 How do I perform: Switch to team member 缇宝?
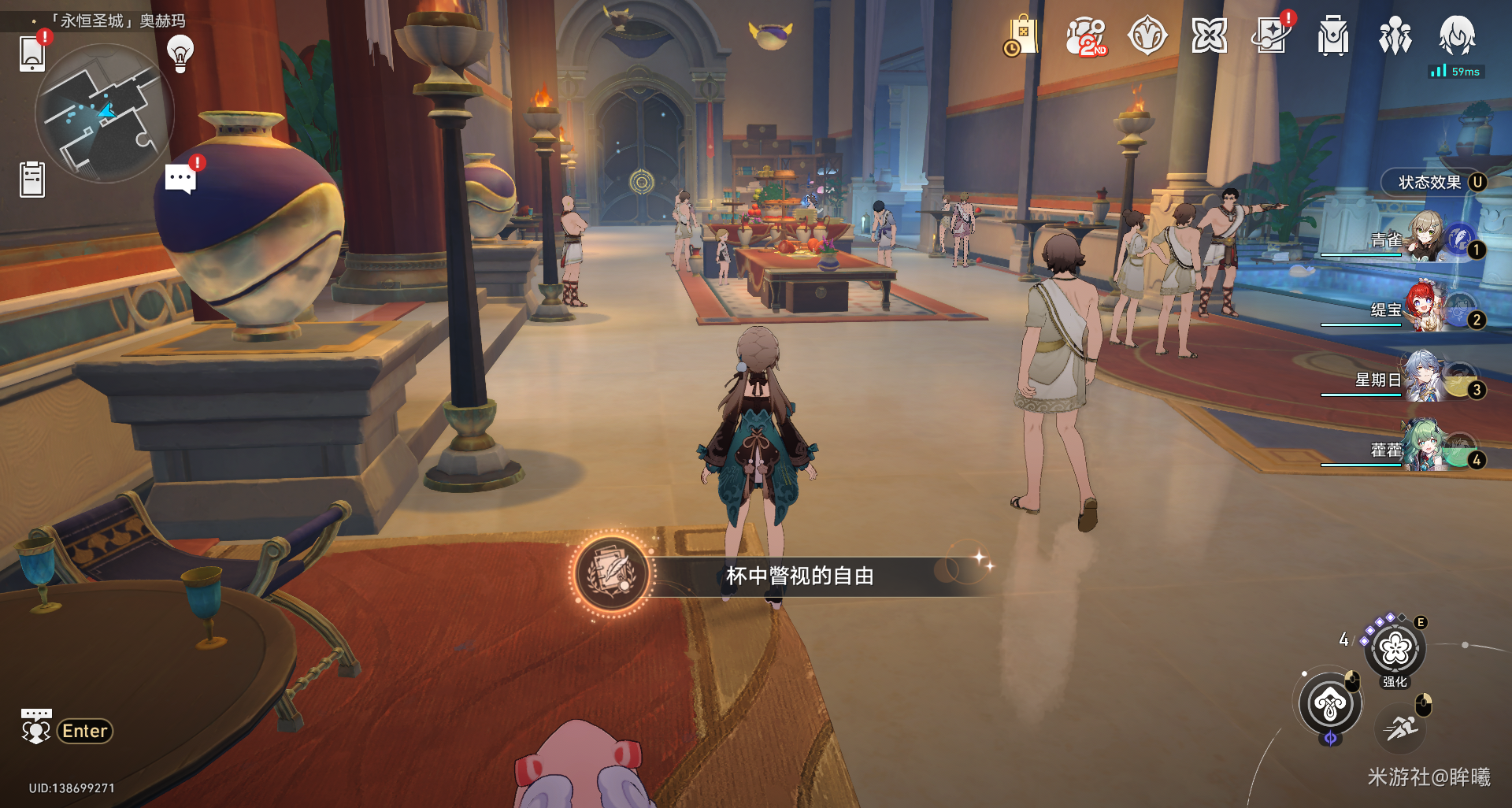[x=1425, y=307]
